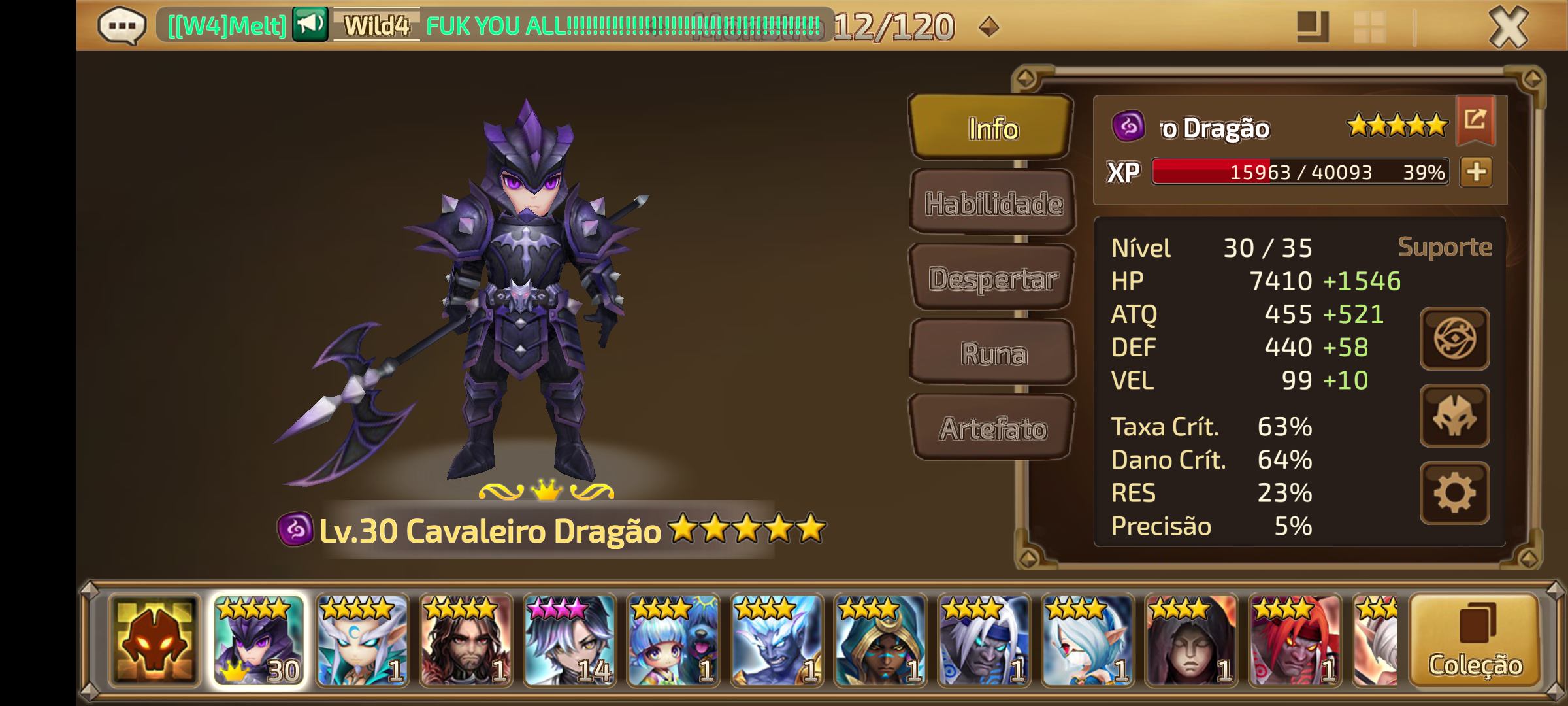
Task: Select the red-haired oni monster thumbnail
Action: [x=1295, y=641]
